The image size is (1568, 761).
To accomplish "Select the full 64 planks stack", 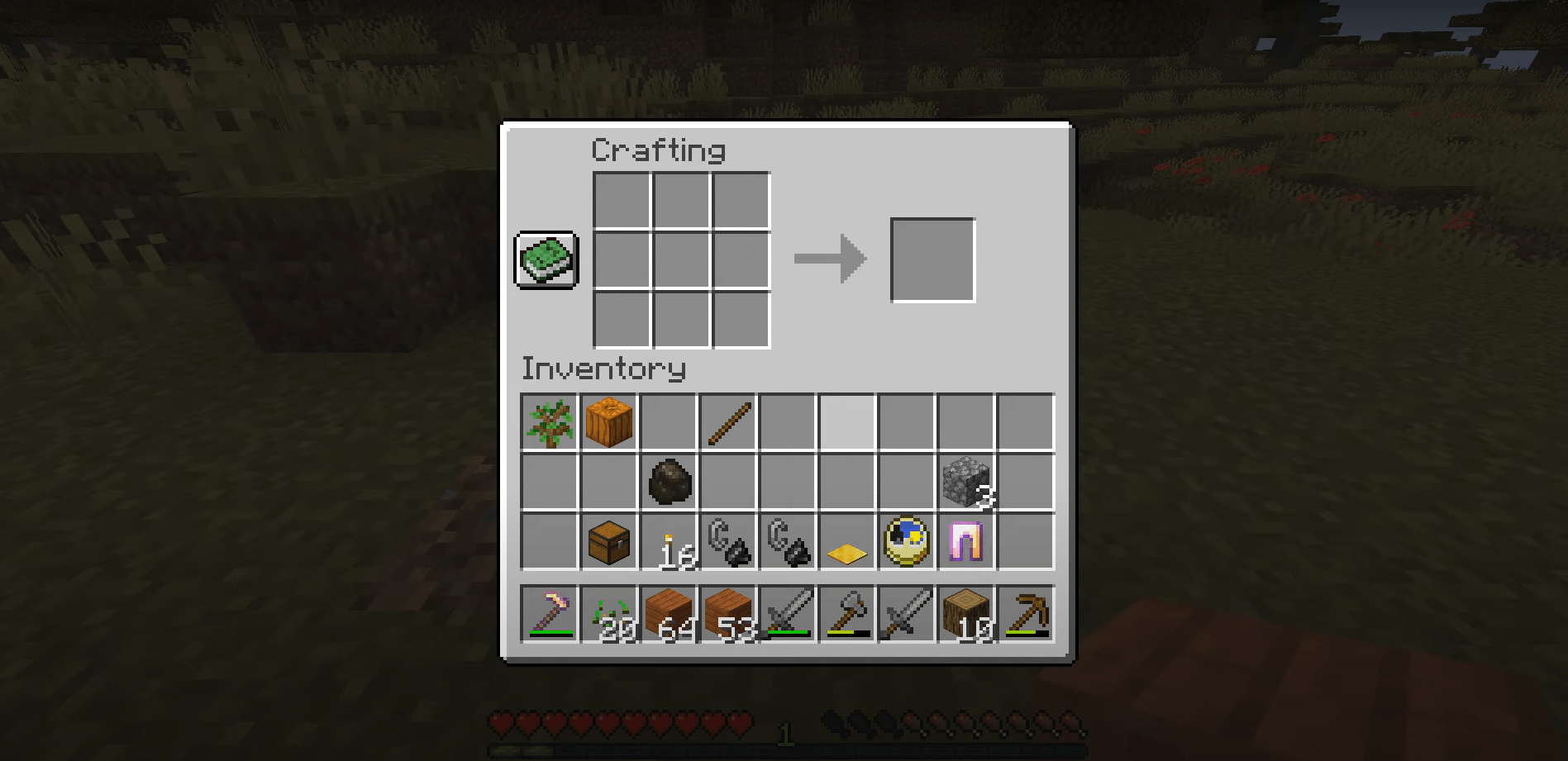I will pyautogui.click(x=669, y=613).
